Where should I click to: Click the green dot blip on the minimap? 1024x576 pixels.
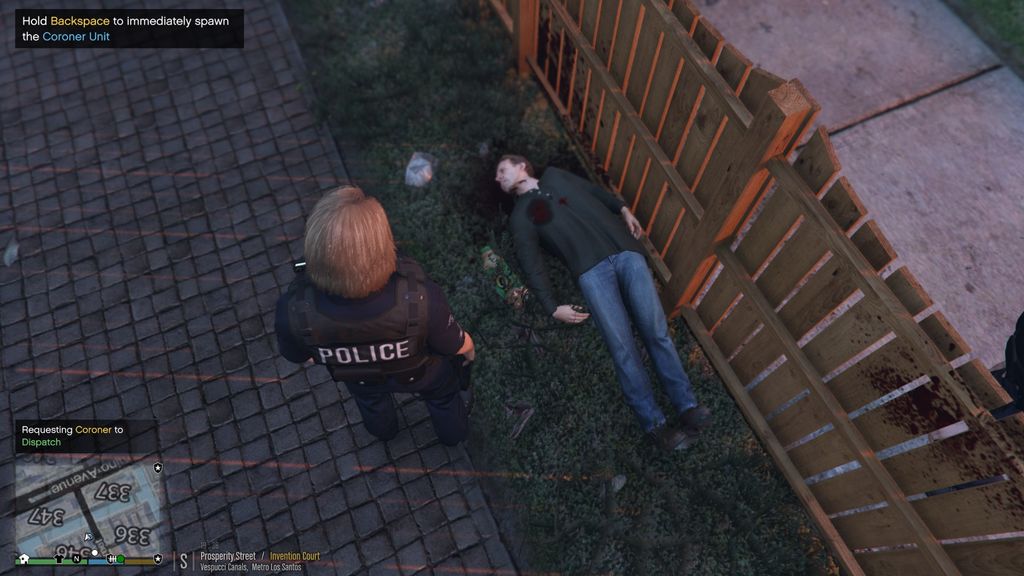(121, 558)
